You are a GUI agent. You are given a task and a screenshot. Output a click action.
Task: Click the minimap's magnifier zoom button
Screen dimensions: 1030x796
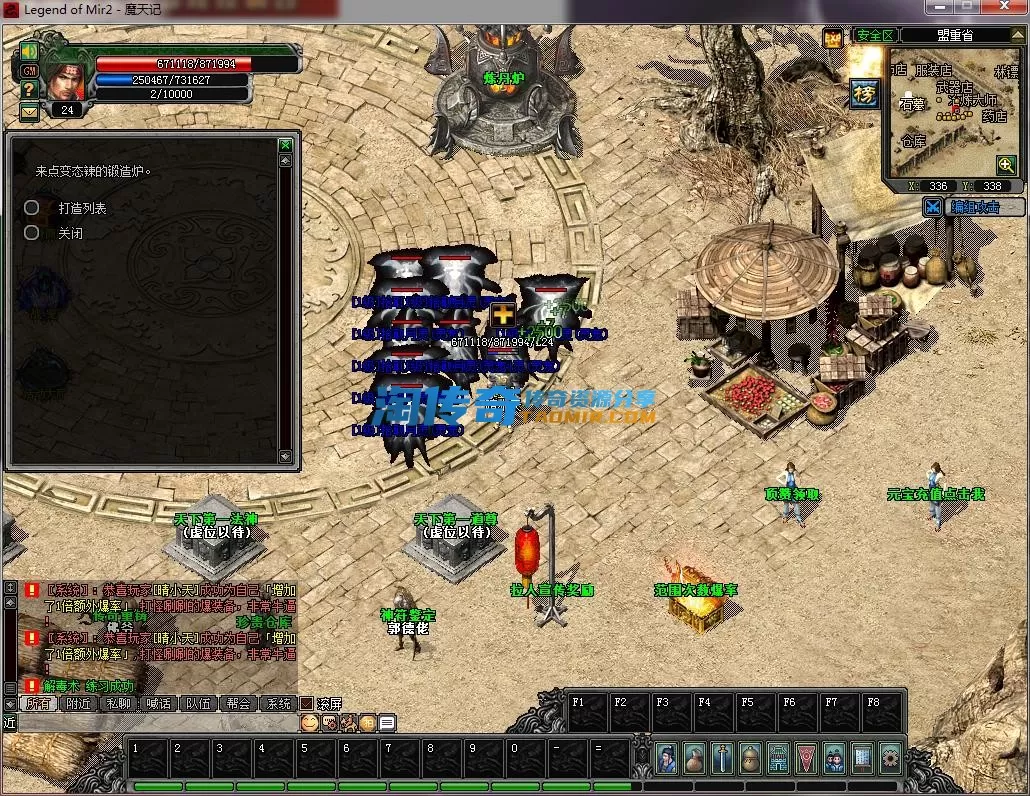click(1006, 164)
